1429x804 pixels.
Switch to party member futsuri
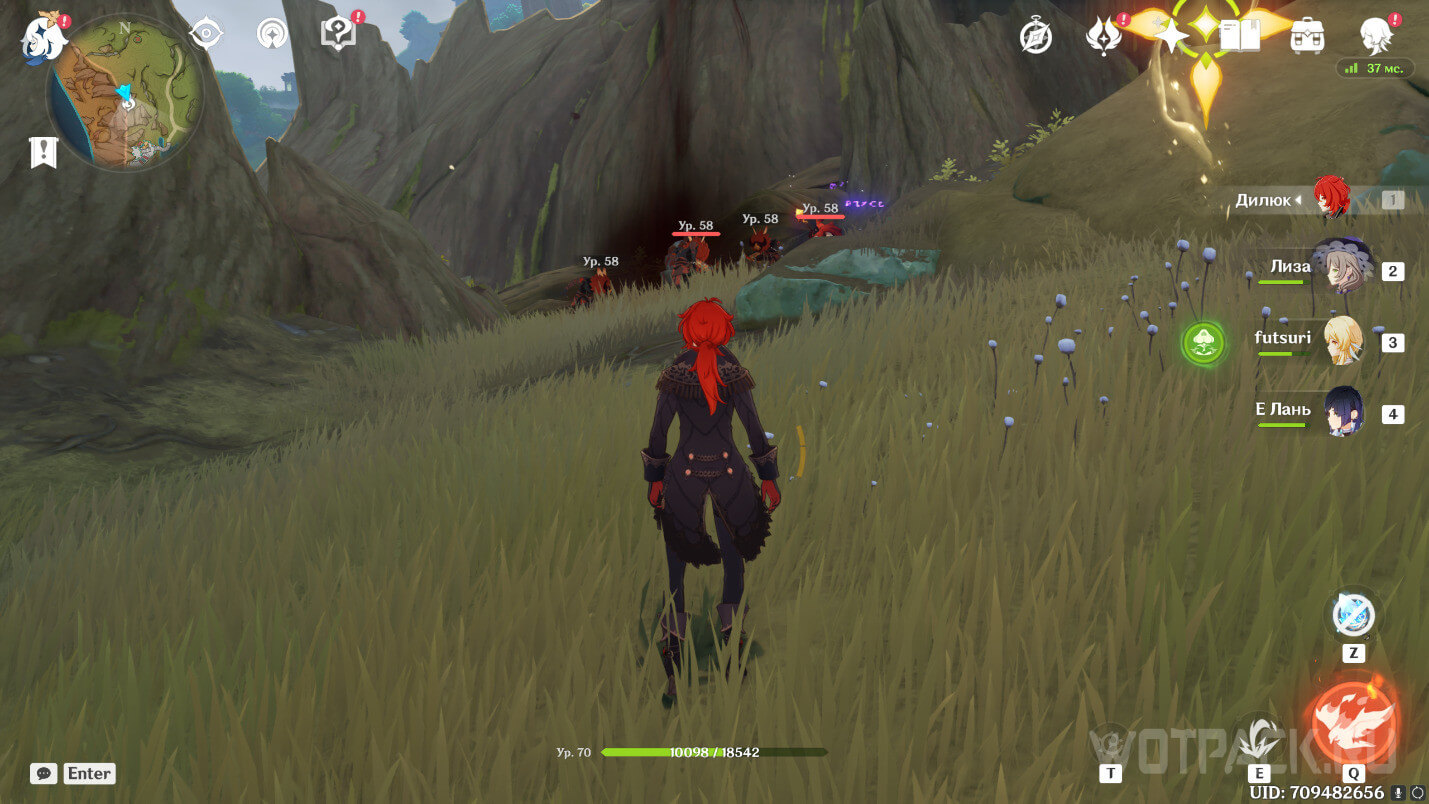(1340, 341)
